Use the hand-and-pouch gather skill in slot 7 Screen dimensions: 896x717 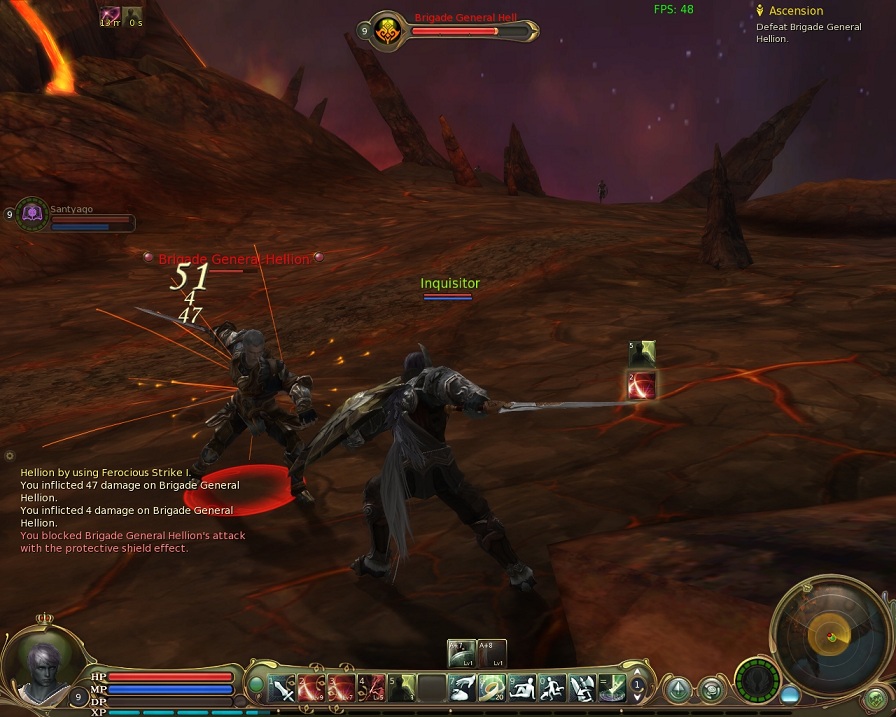[x=462, y=688]
